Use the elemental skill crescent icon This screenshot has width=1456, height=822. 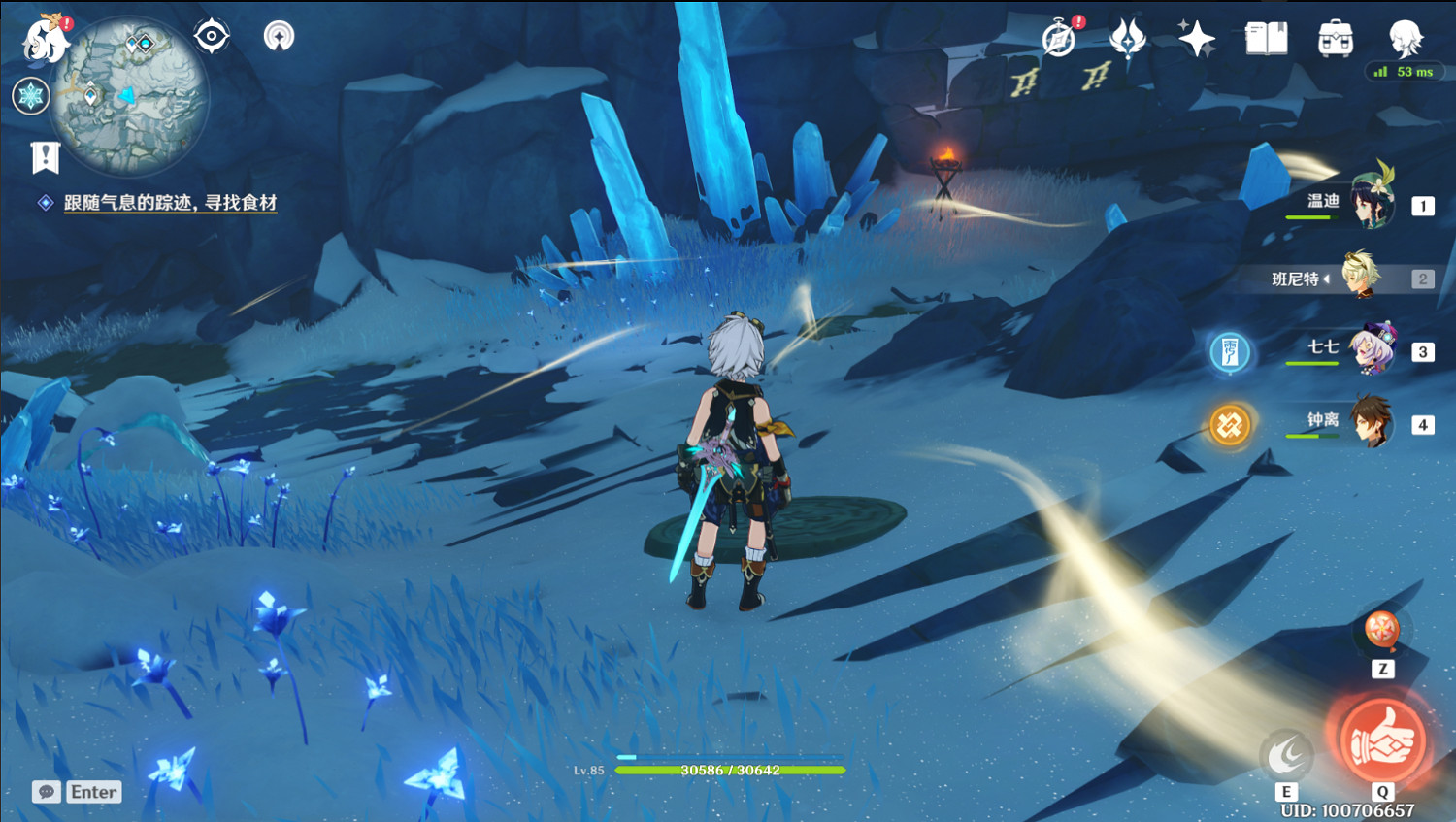(1286, 754)
